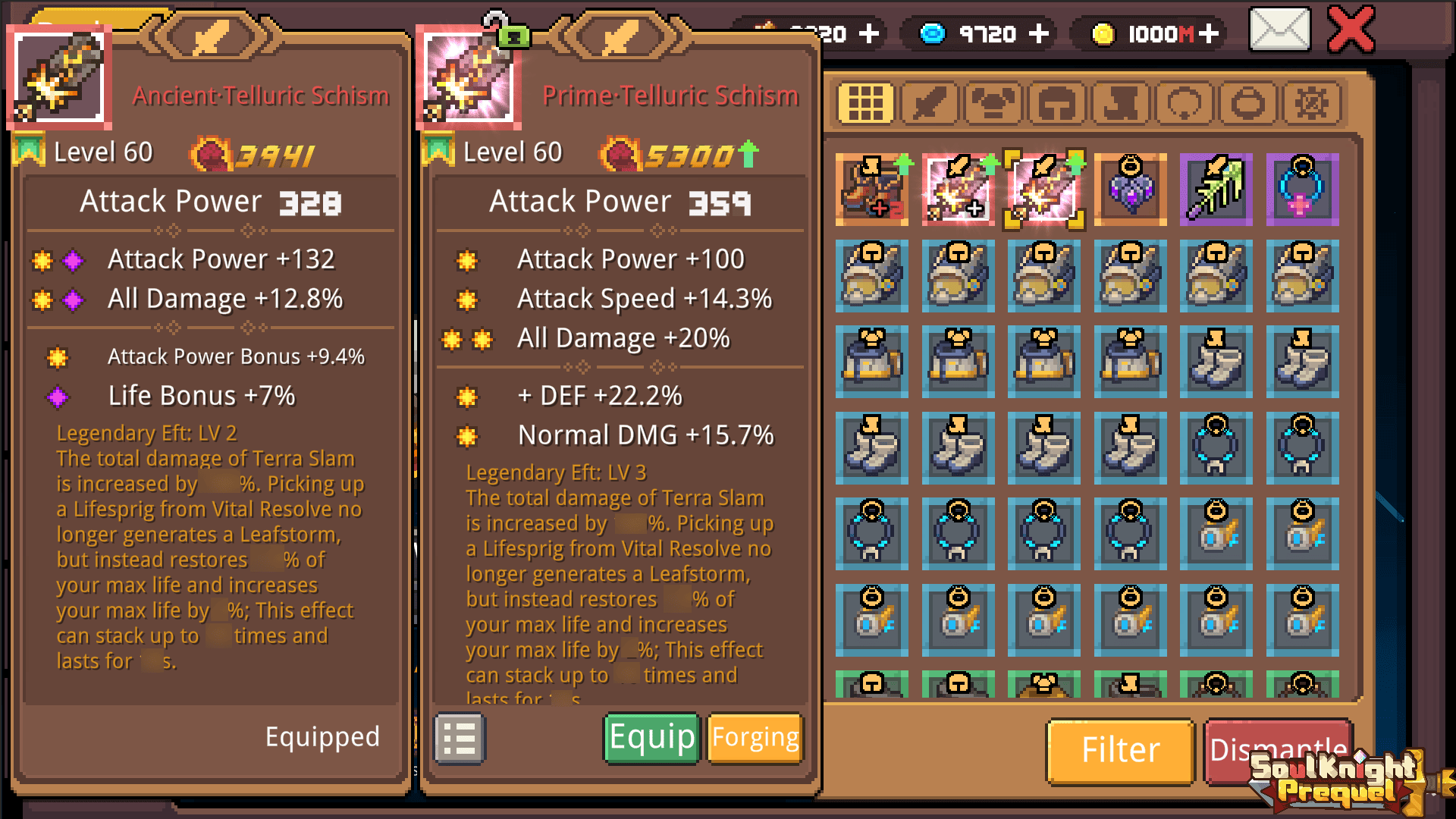1456x819 pixels.
Task: Show all items with the grid tab
Action: tap(865, 102)
